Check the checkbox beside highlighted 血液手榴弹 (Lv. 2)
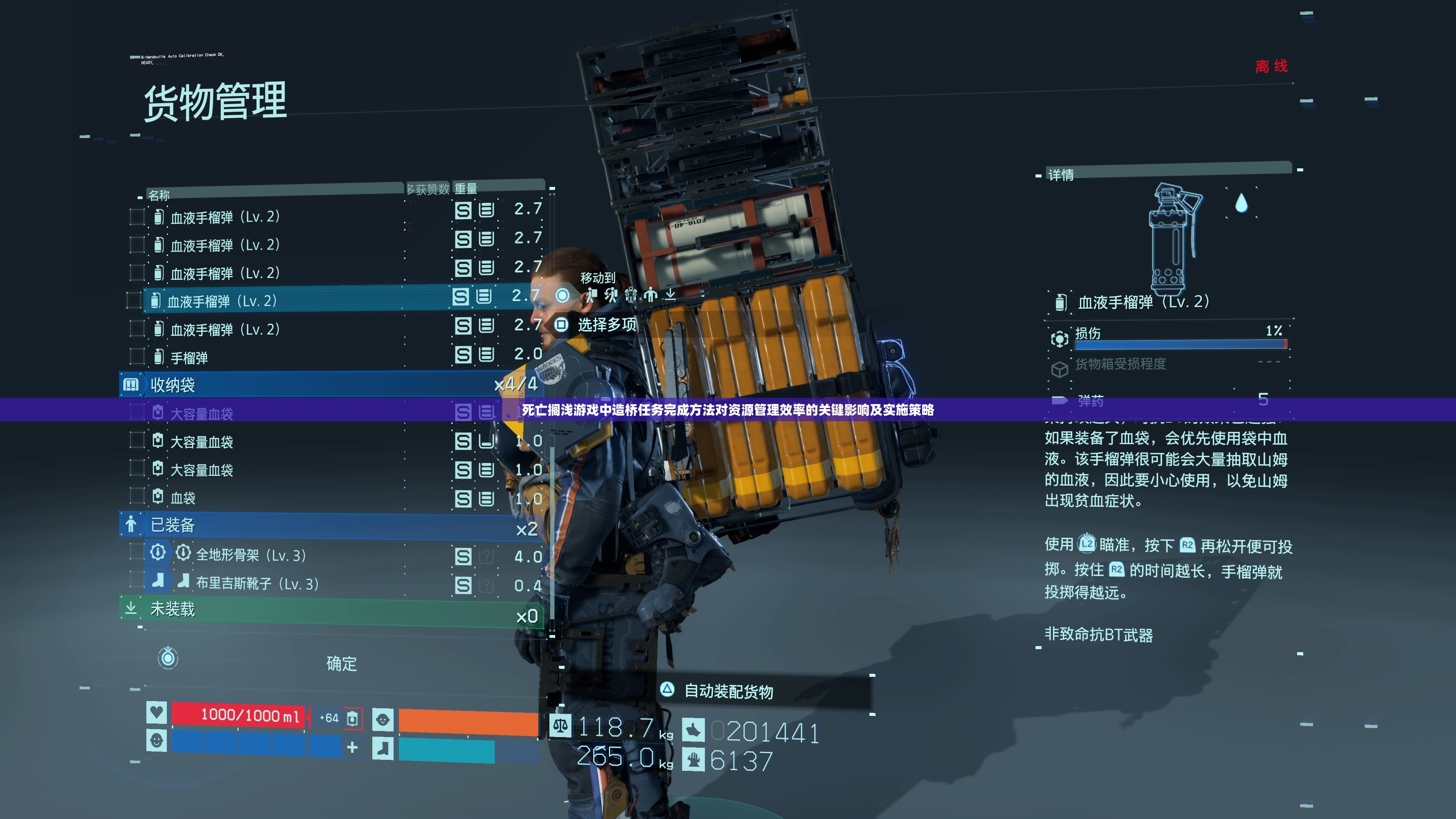The image size is (1456, 819). [x=134, y=300]
